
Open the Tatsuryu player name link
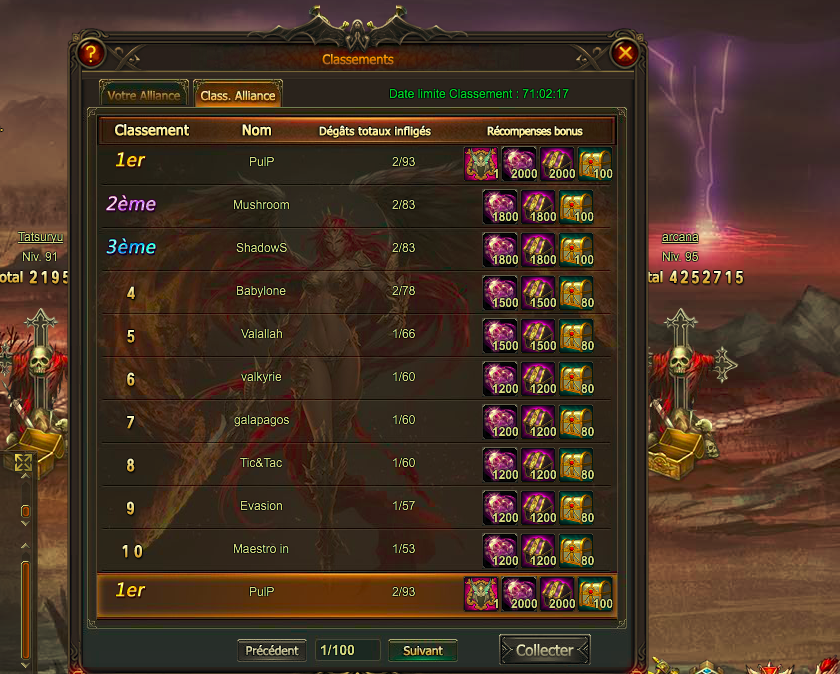point(40,237)
